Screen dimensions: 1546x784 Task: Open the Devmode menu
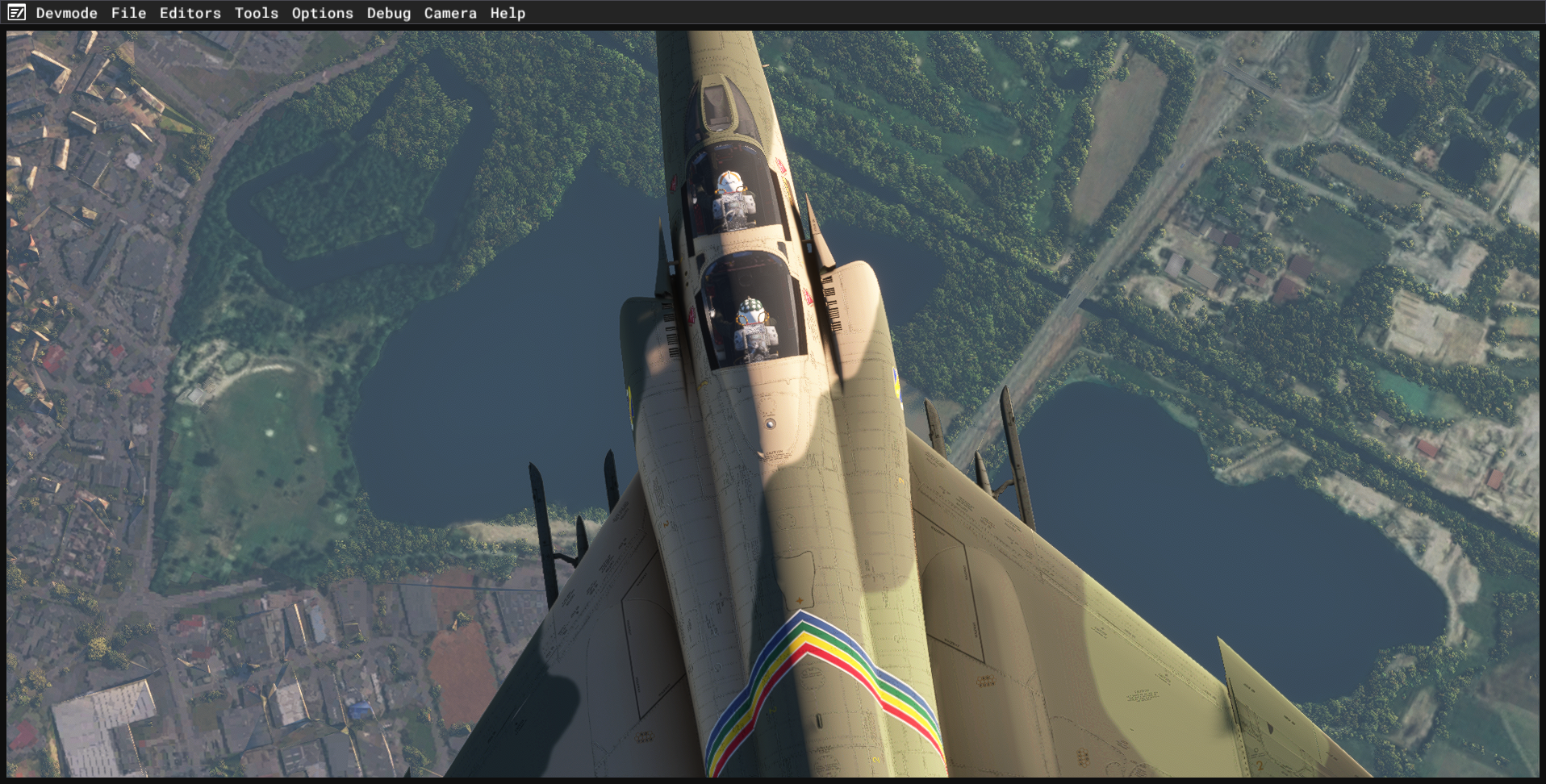click(66, 13)
